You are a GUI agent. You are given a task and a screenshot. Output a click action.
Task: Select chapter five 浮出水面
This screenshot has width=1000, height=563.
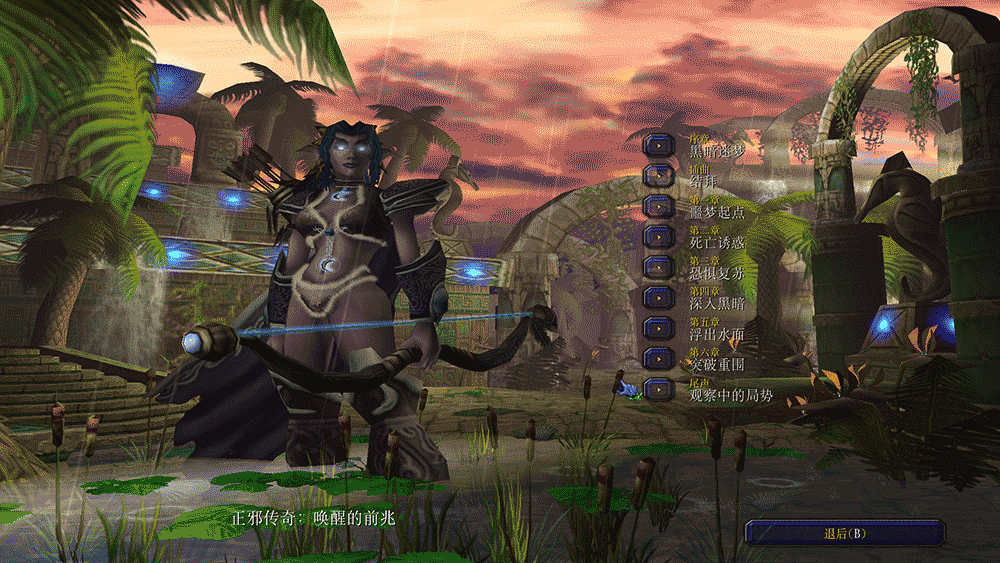[659, 328]
